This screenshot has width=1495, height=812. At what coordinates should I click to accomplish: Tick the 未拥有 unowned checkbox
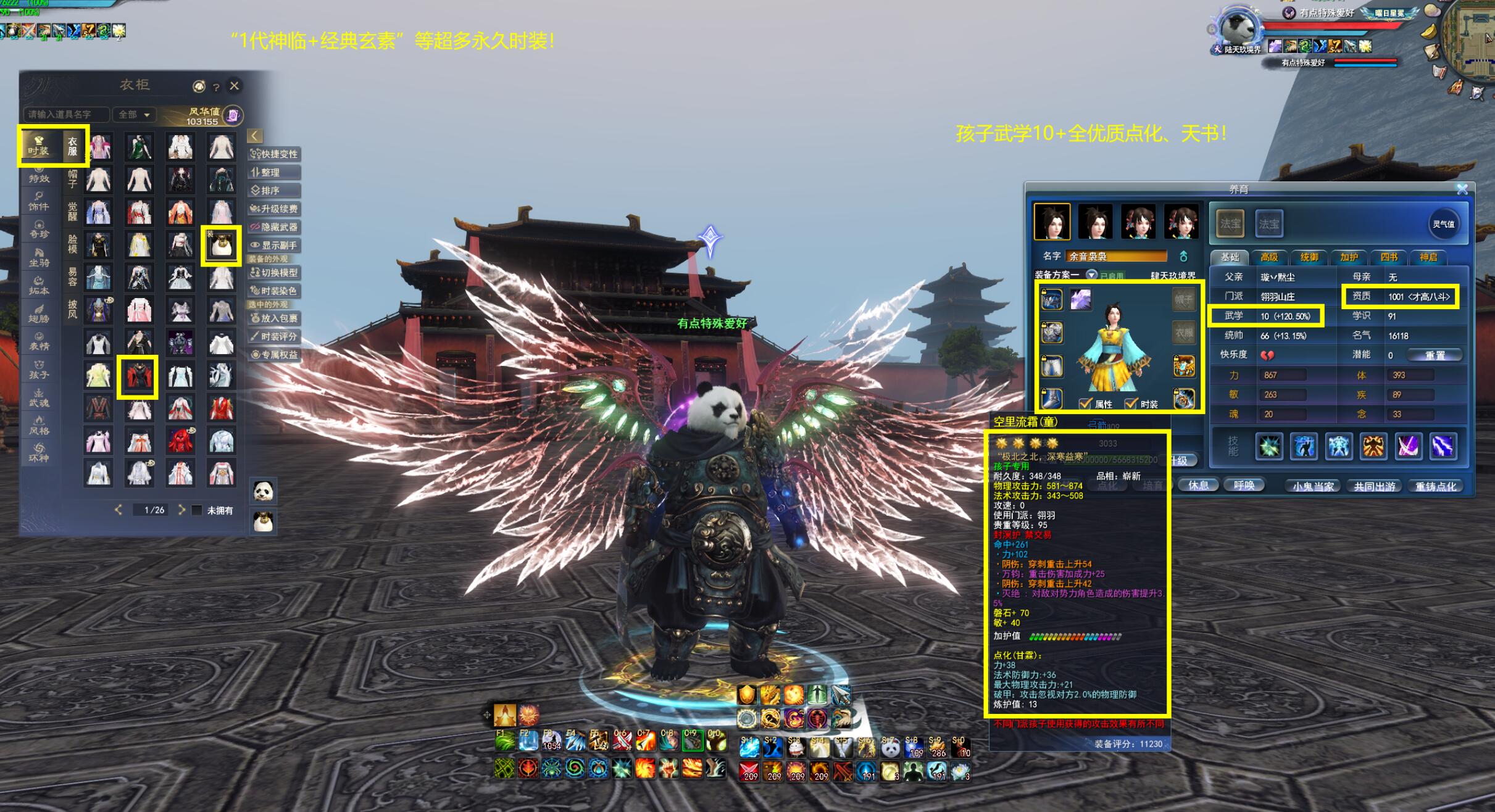pyautogui.click(x=197, y=510)
